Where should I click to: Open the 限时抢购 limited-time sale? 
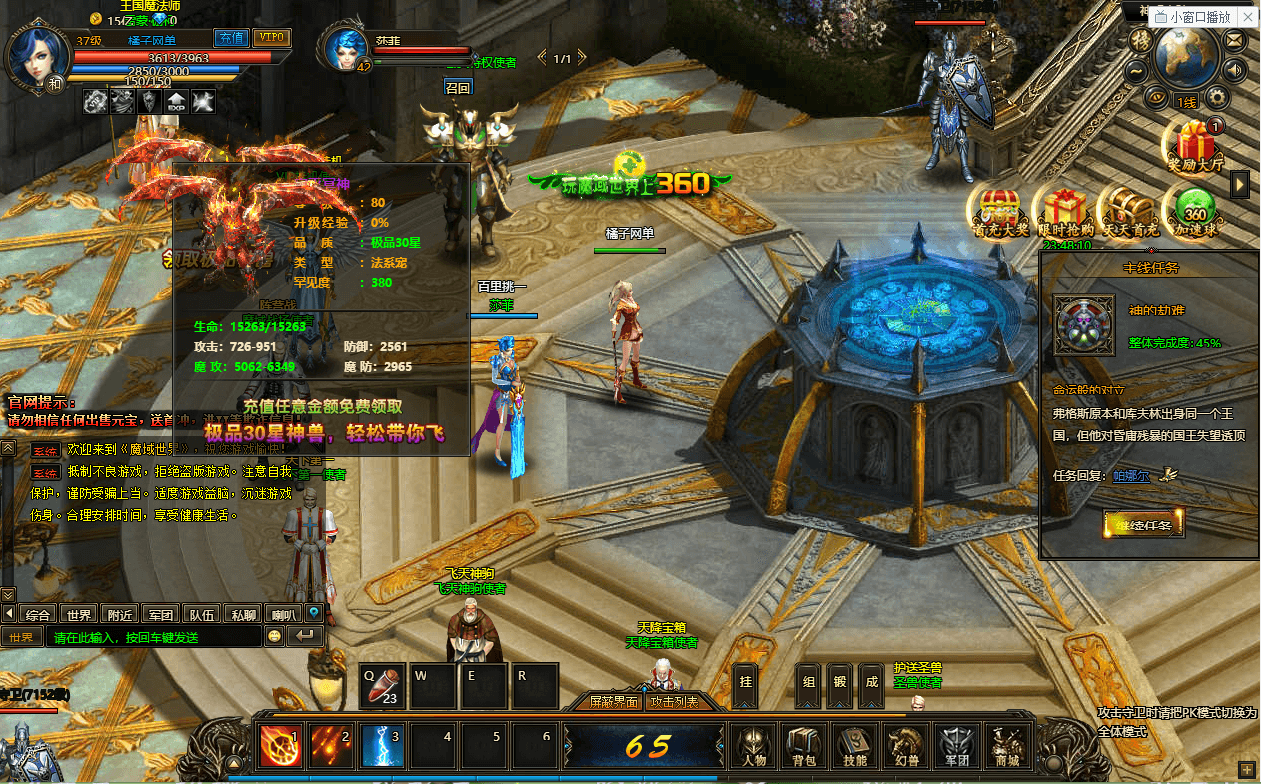coord(1064,209)
